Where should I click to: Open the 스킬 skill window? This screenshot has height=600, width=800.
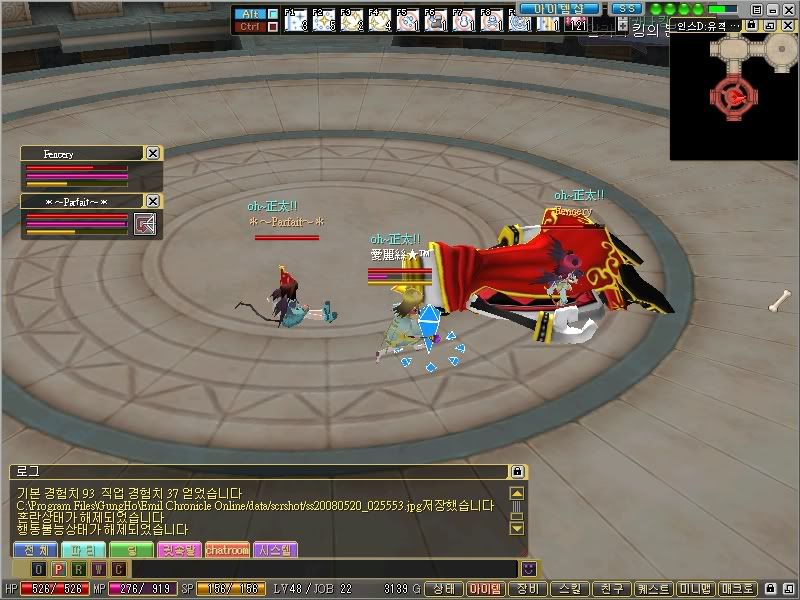coord(569,589)
